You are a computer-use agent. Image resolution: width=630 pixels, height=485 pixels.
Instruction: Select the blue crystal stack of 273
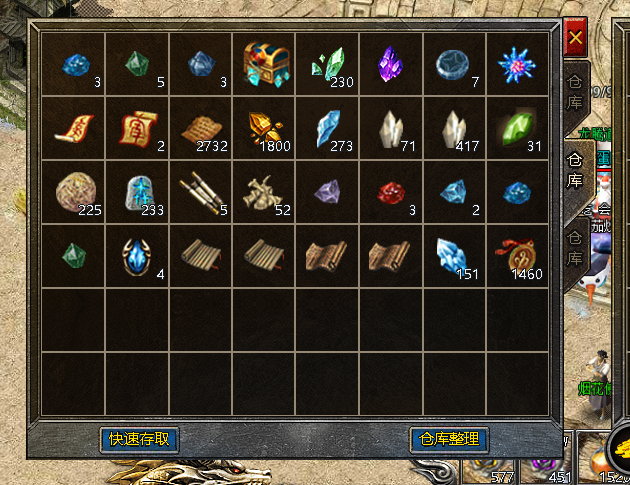pos(329,128)
